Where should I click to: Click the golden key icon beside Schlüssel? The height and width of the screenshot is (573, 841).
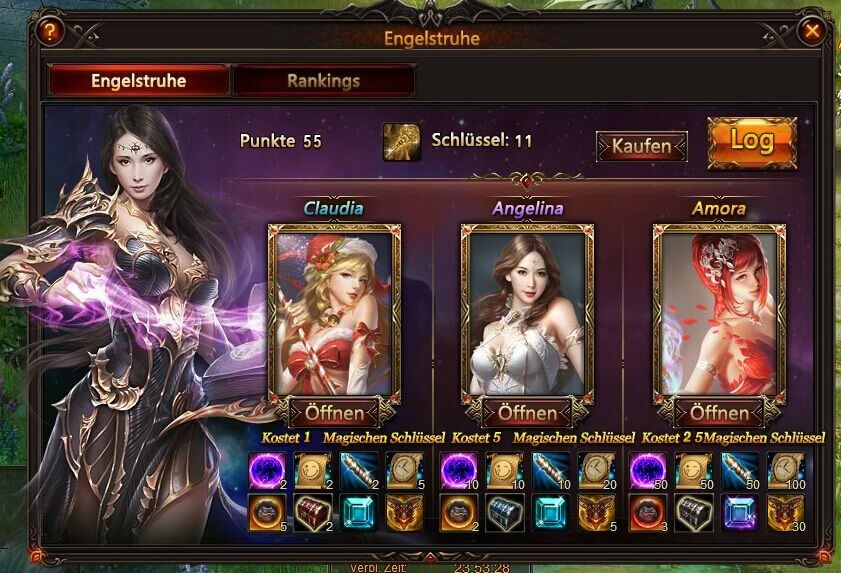(x=402, y=142)
